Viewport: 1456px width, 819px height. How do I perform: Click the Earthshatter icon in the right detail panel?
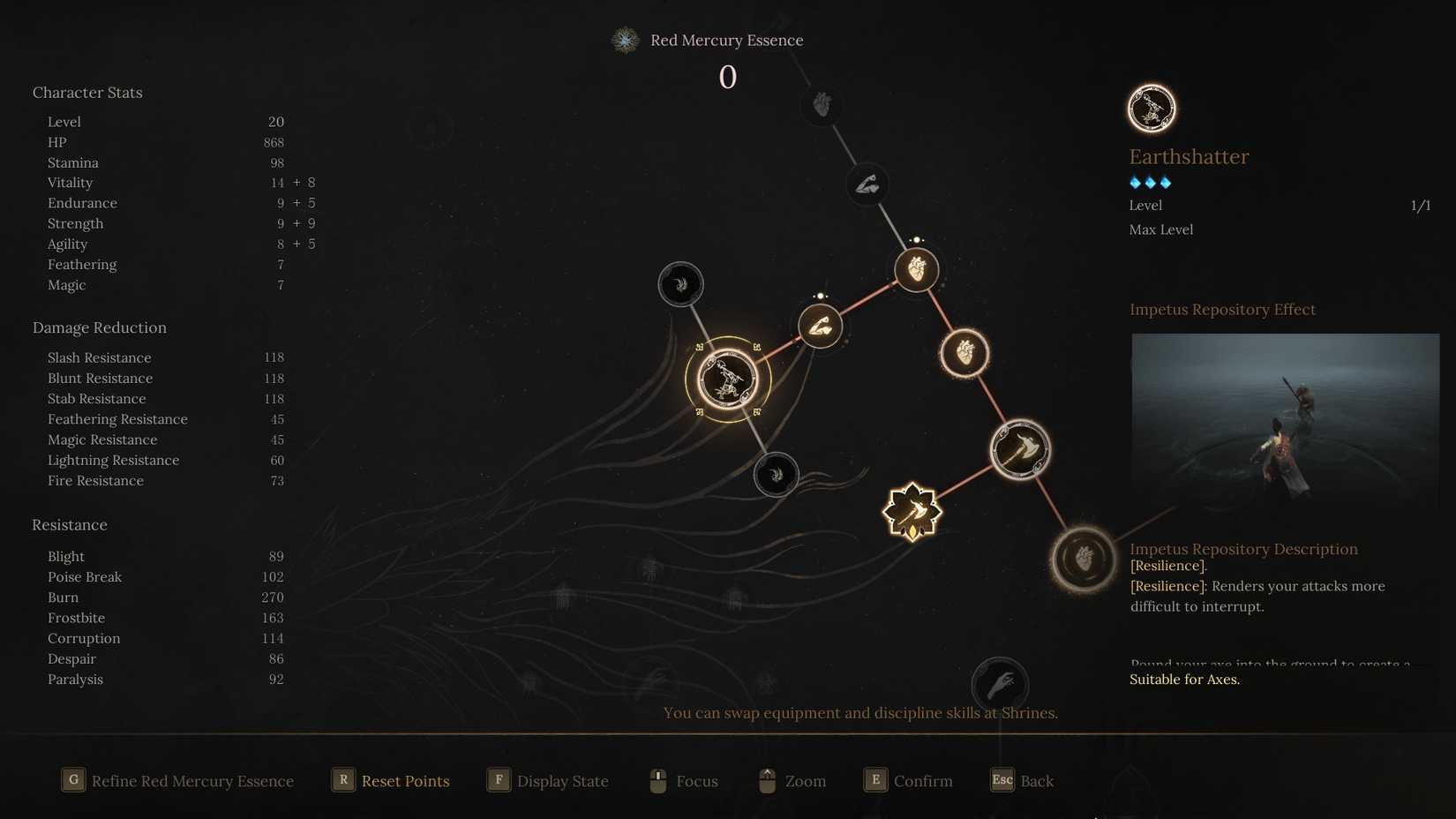click(1151, 108)
